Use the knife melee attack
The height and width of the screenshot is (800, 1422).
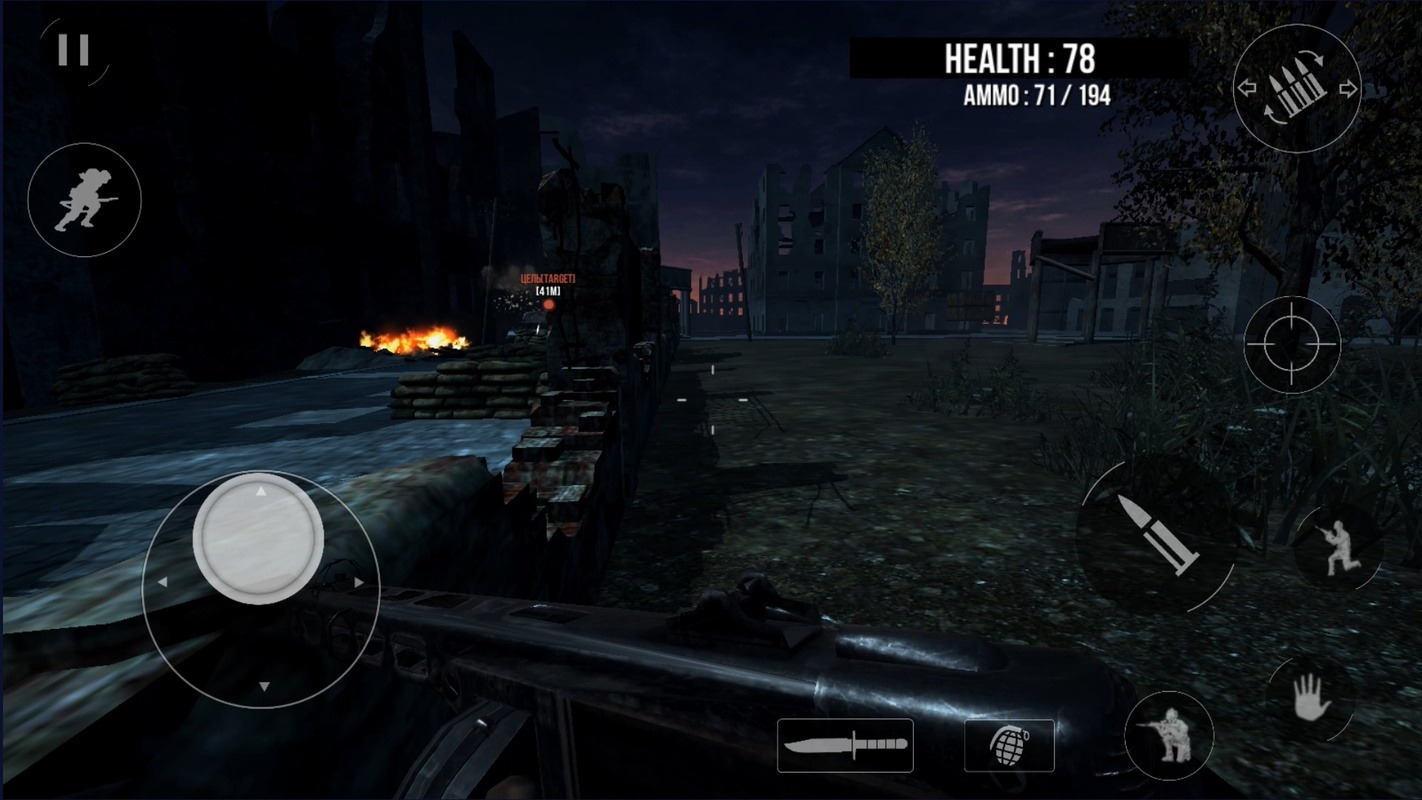845,745
